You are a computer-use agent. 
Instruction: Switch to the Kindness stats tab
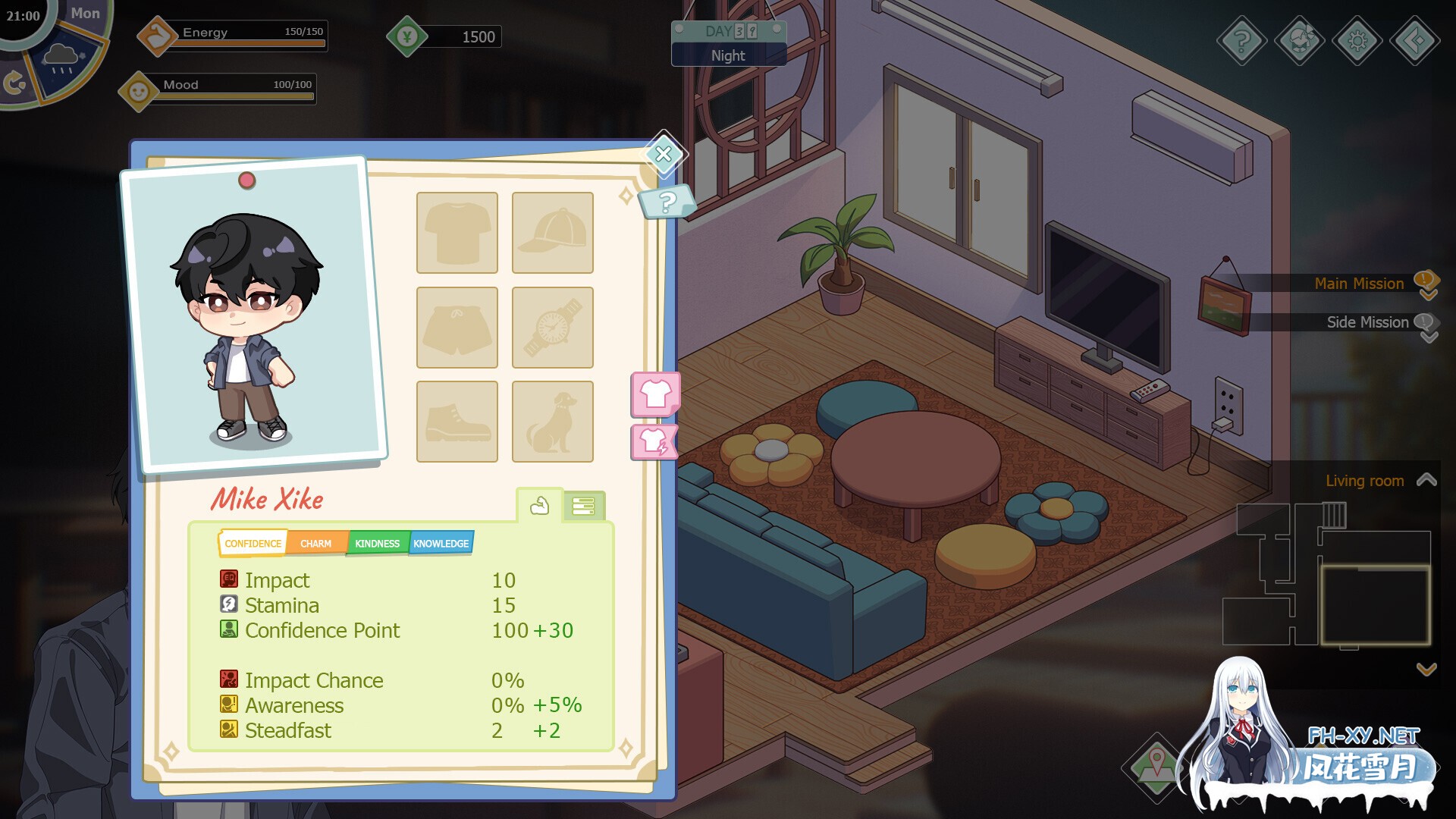[377, 544]
